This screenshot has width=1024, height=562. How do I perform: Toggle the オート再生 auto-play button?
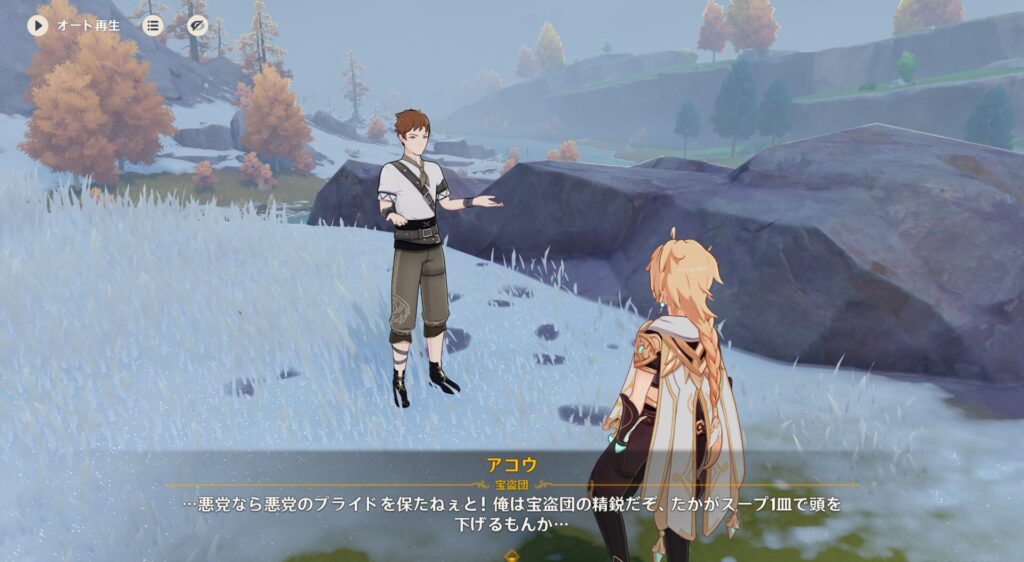[x=38, y=25]
